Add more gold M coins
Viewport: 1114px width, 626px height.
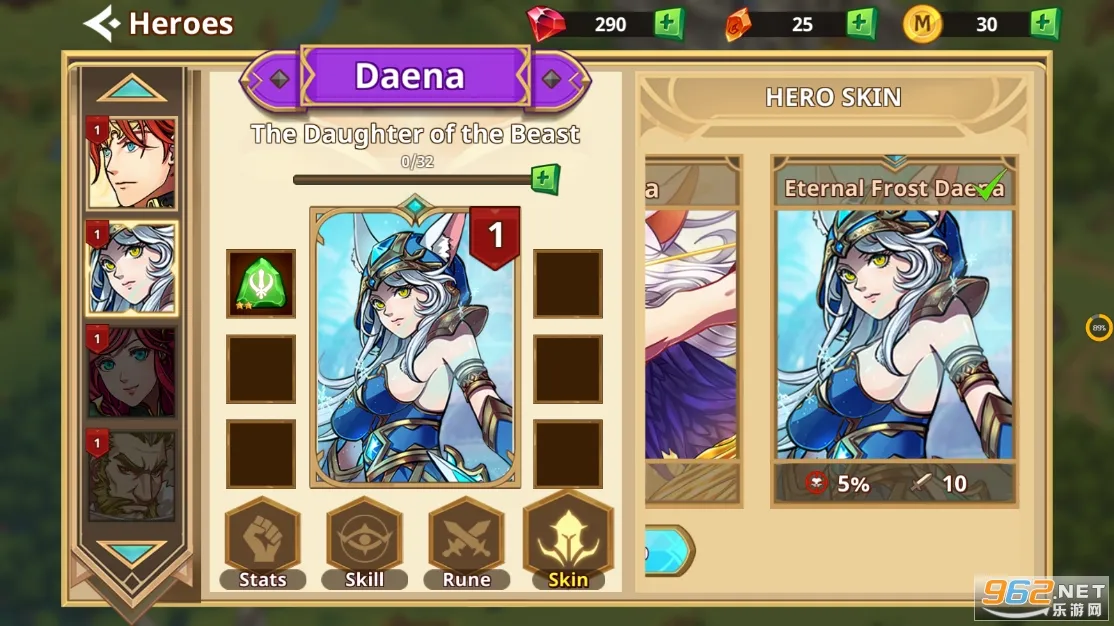1045,24
